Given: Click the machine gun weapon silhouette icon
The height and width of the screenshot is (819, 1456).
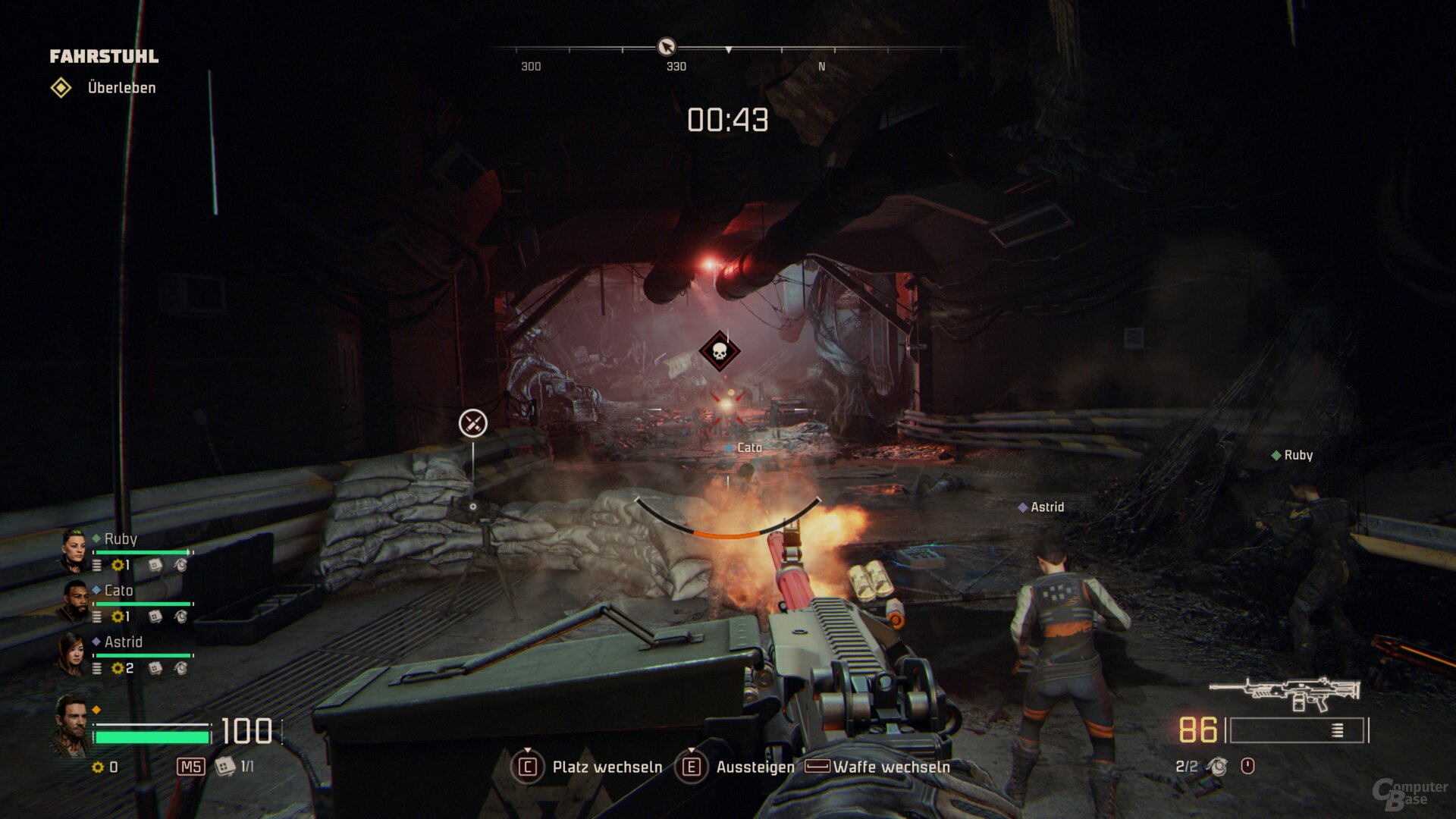Looking at the screenshot, I should (1285, 693).
